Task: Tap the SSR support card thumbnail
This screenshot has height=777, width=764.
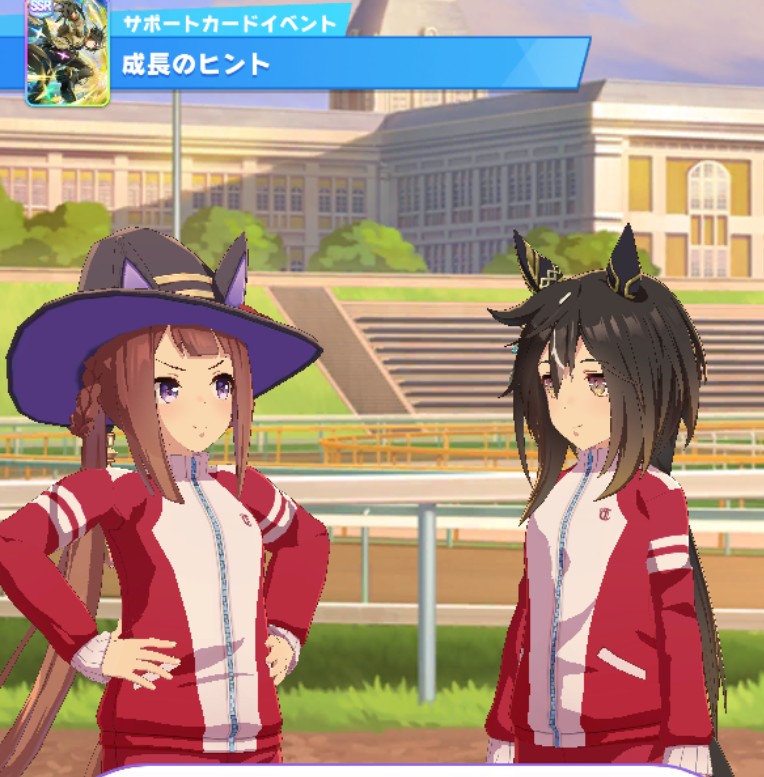Action: coord(67,50)
